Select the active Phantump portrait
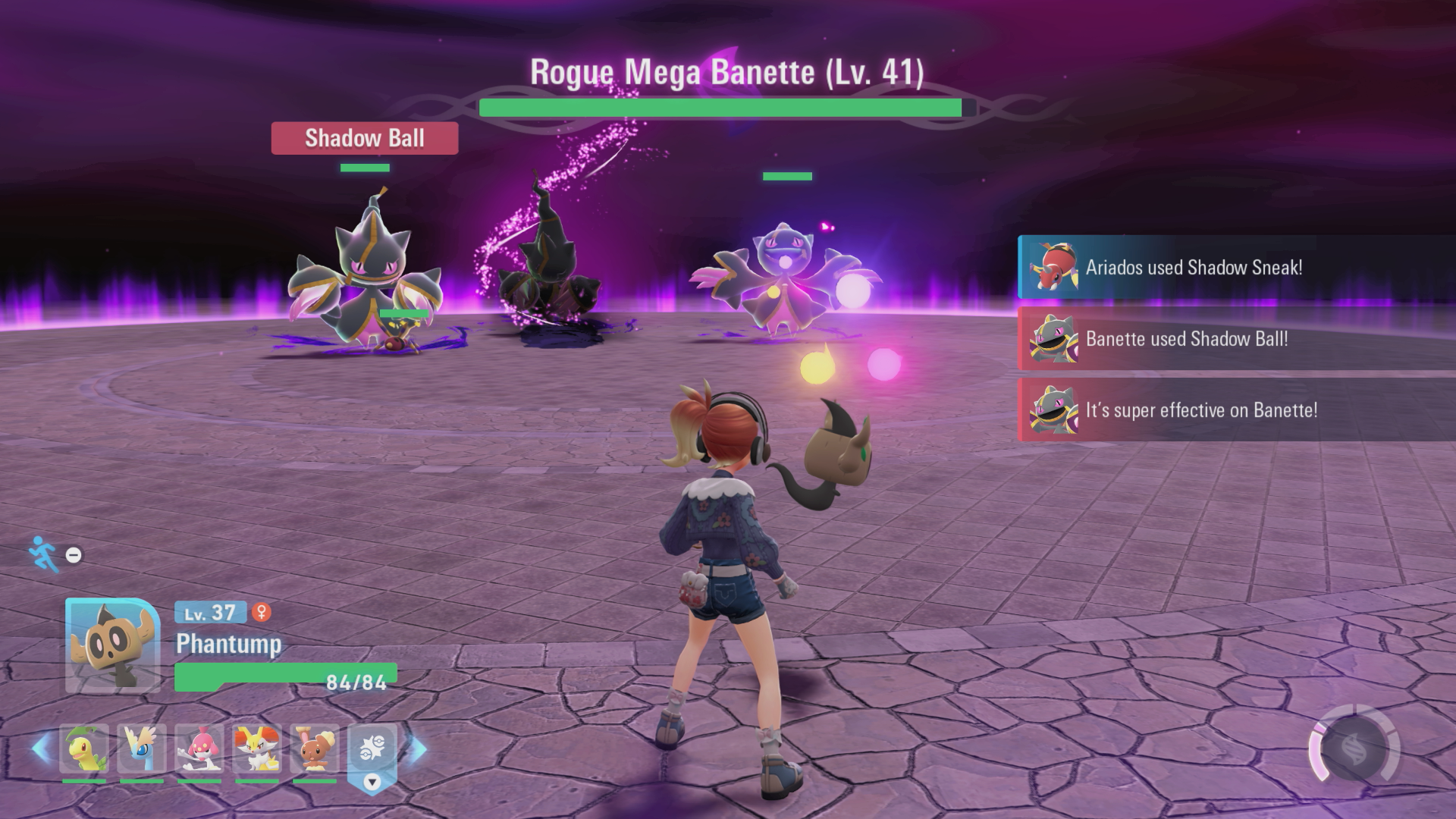This screenshot has height=819, width=1456. coord(112,645)
